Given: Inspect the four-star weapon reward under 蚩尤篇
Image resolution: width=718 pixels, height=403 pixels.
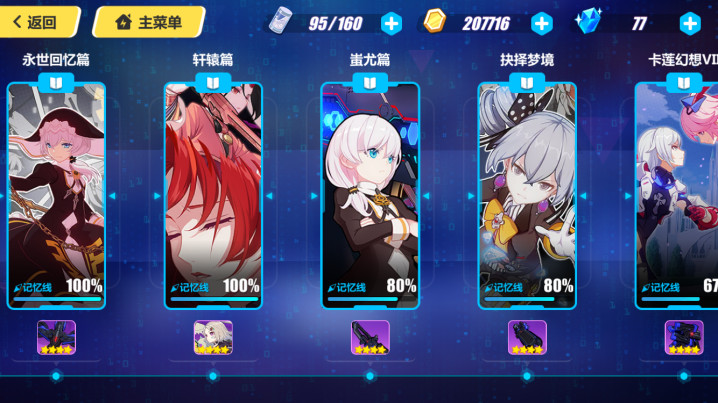Looking at the screenshot, I should click(x=370, y=337).
